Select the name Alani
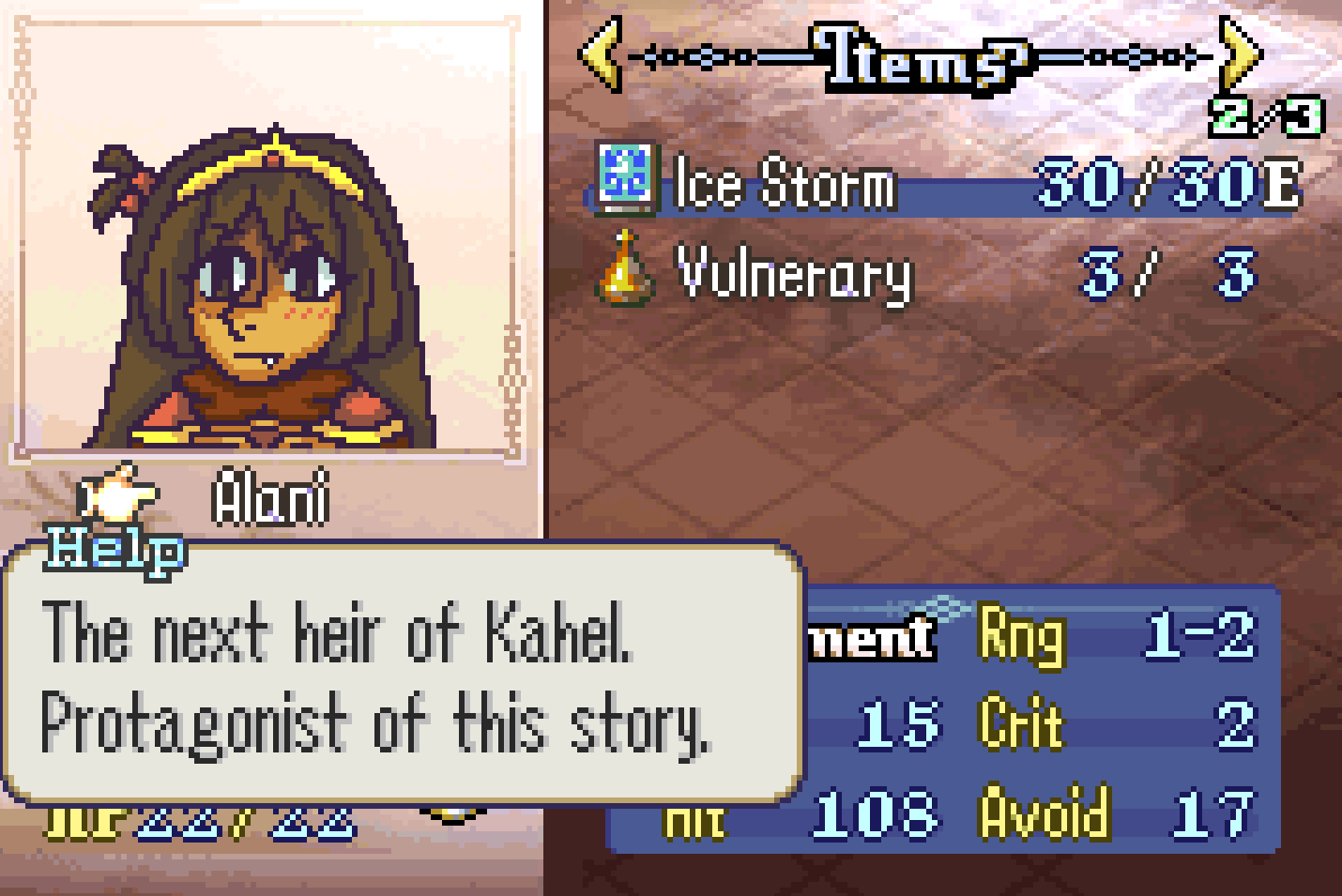Viewport: 1342px width, 896px height. (270, 497)
